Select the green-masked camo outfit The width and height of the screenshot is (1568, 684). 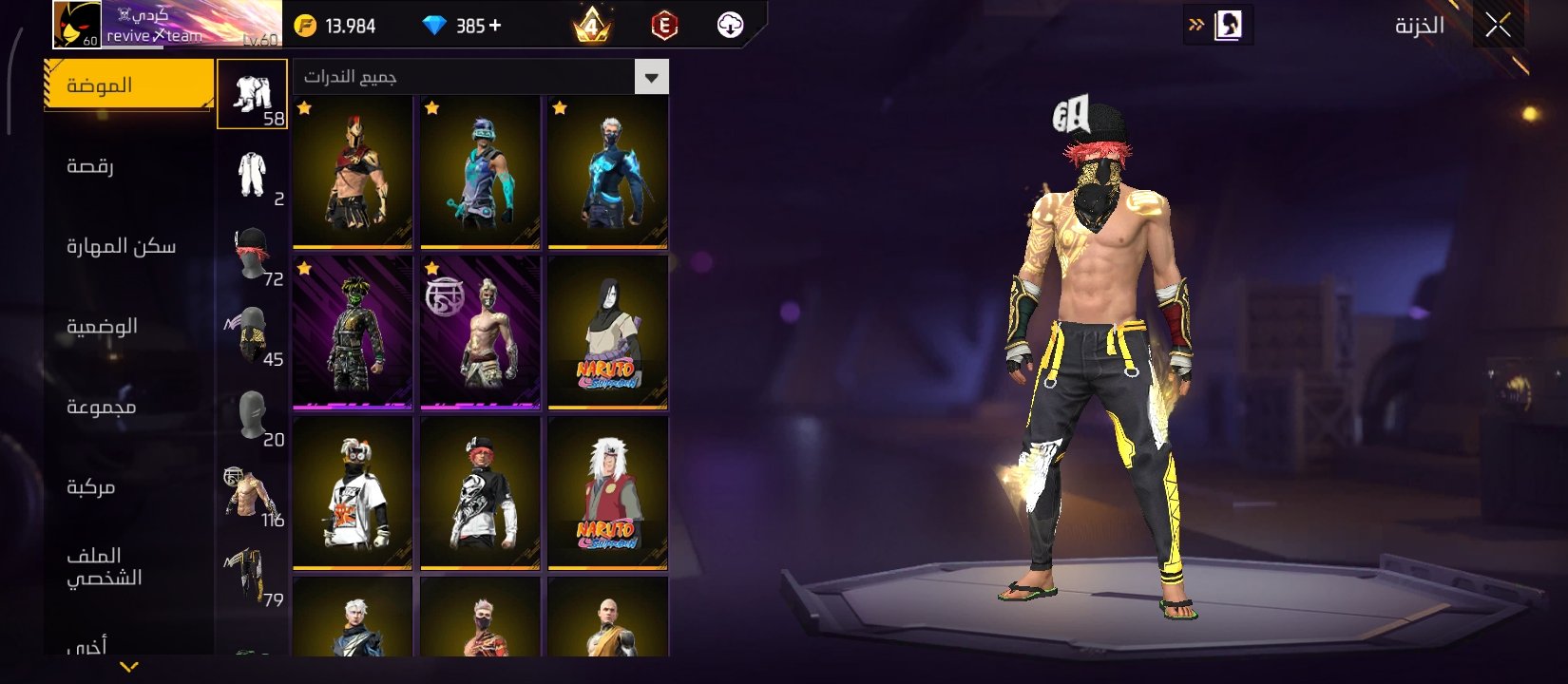tap(353, 332)
